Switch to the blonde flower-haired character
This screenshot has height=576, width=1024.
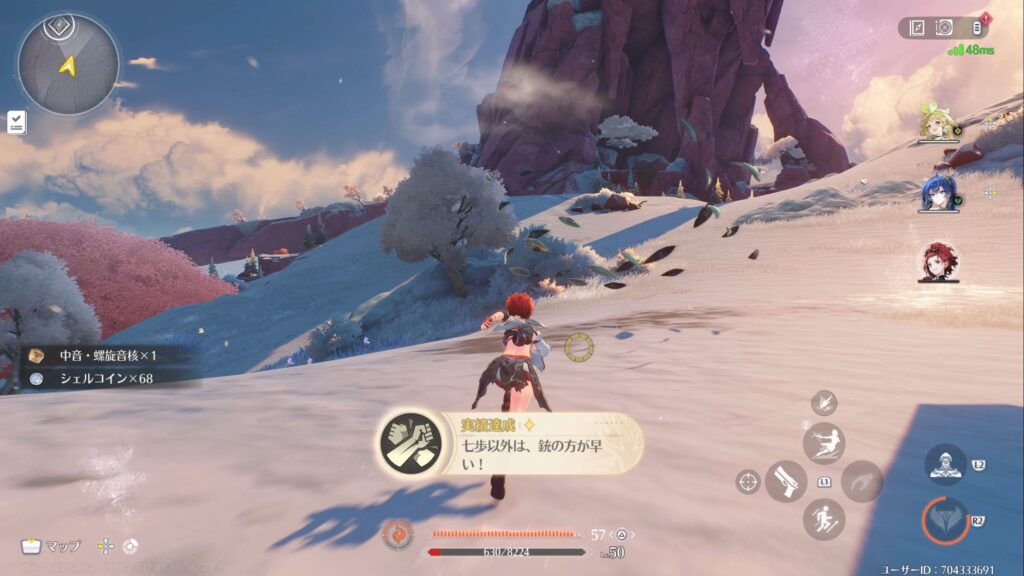(938, 125)
